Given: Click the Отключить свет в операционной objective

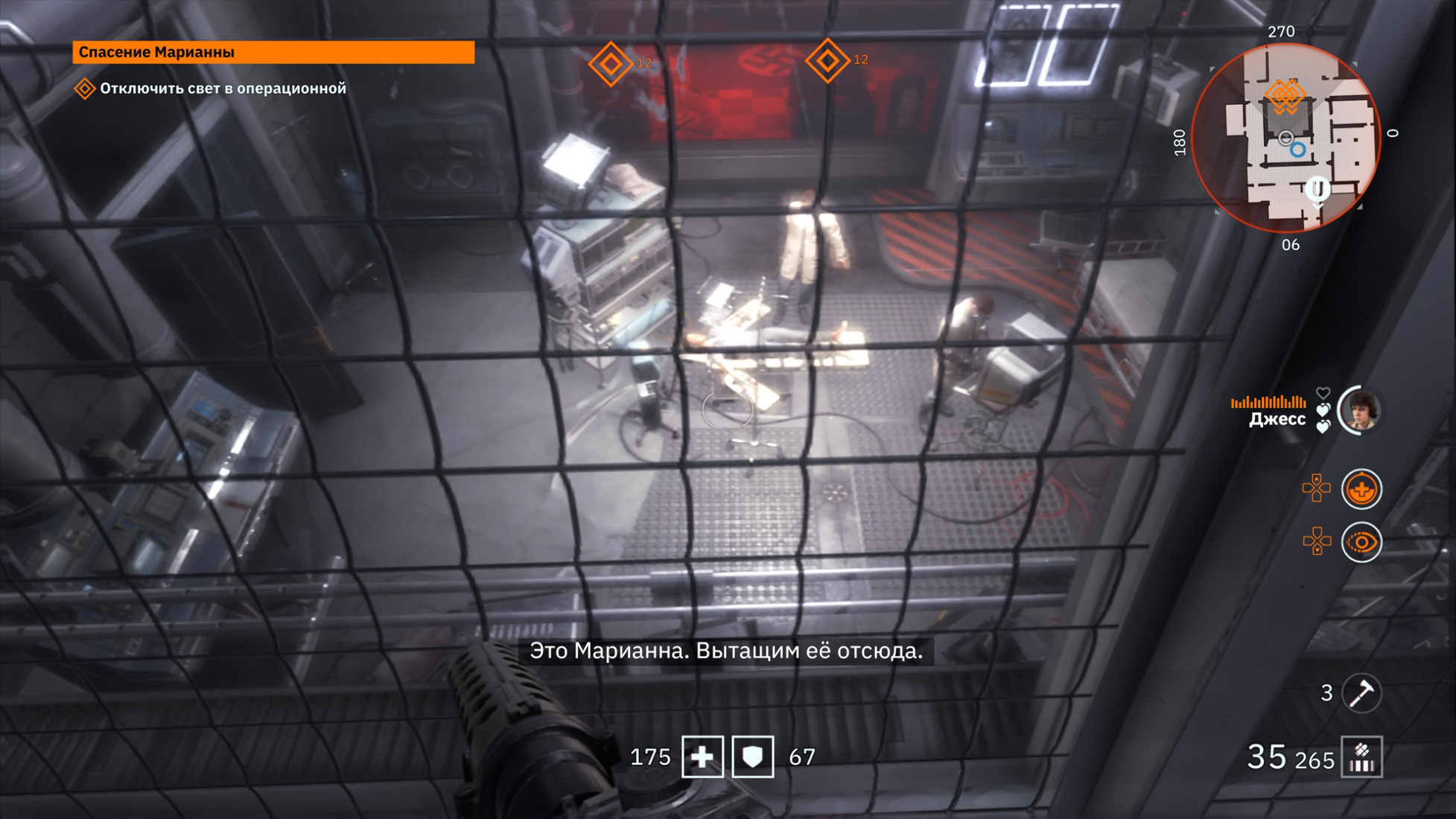Looking at the screenshot, I should pyautogui.click(x=222, y=89).
